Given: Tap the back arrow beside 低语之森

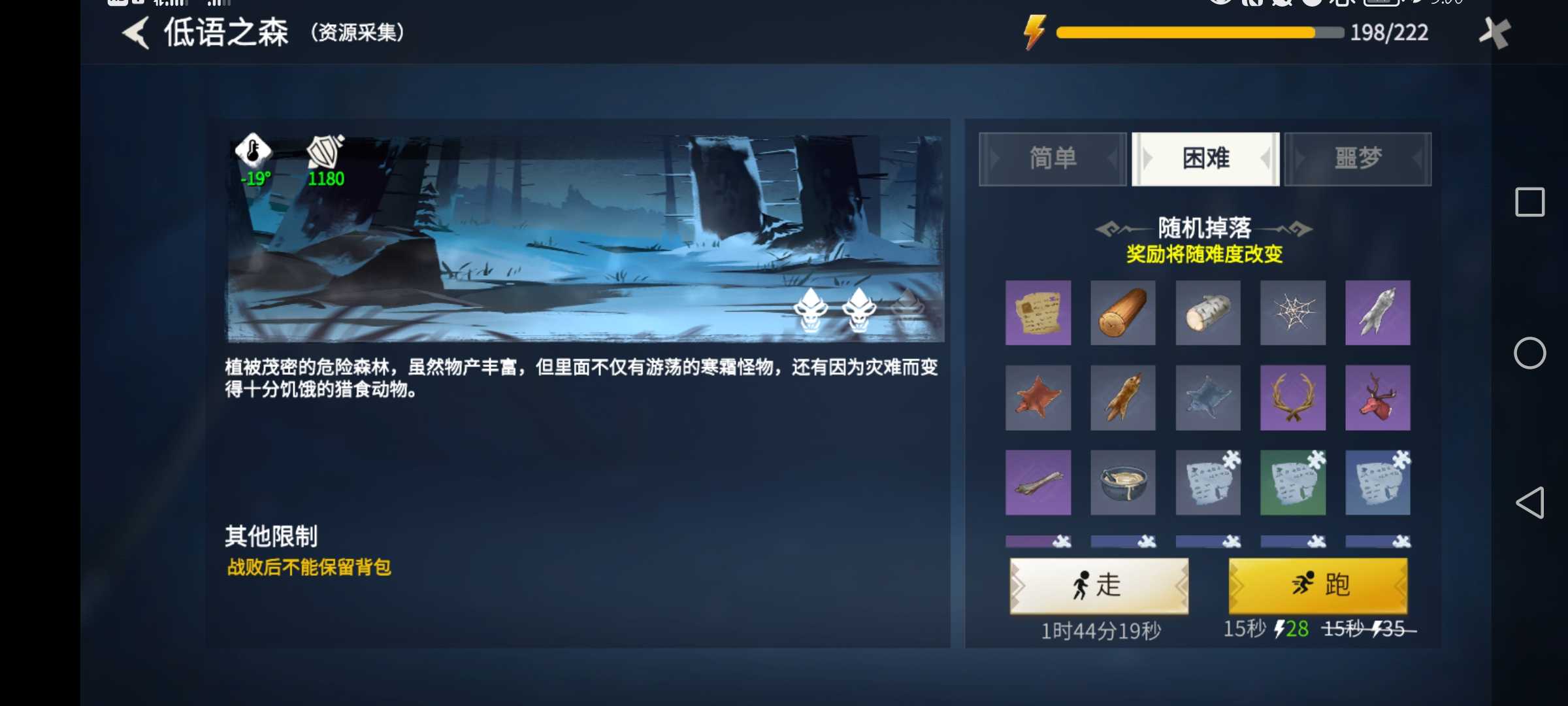Looking at the screenshot, I should [135, 33].
